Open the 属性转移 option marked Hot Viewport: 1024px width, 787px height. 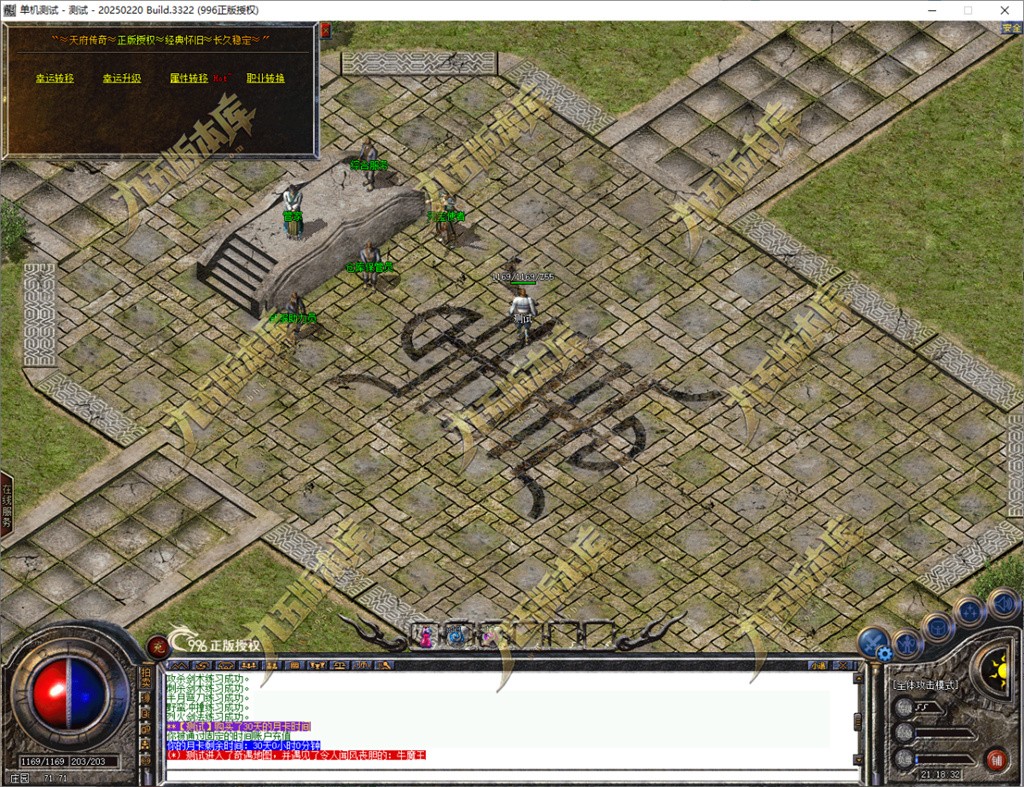189,78
